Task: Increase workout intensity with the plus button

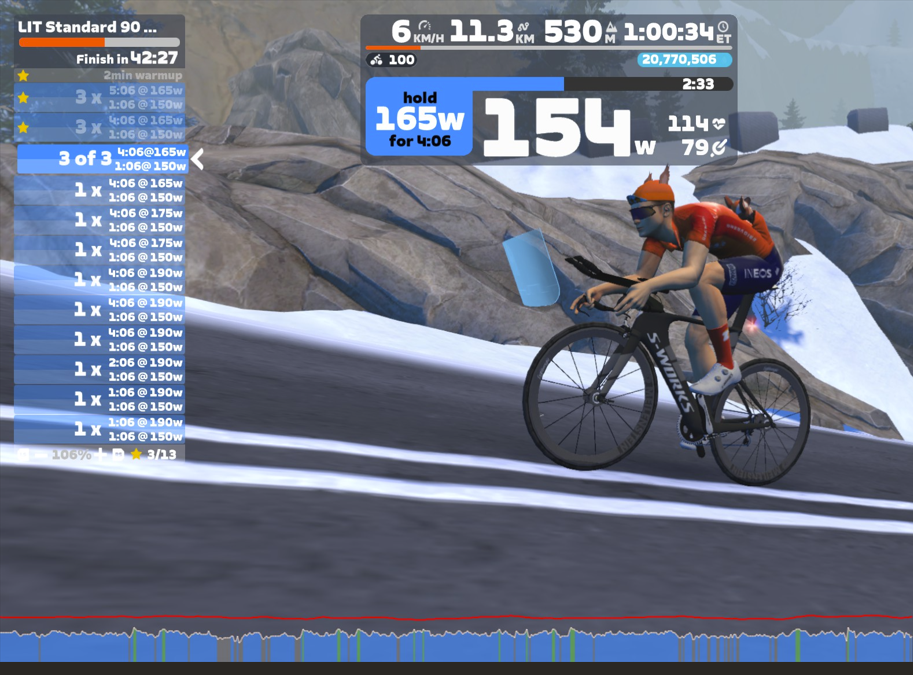Action: point(100,455)
